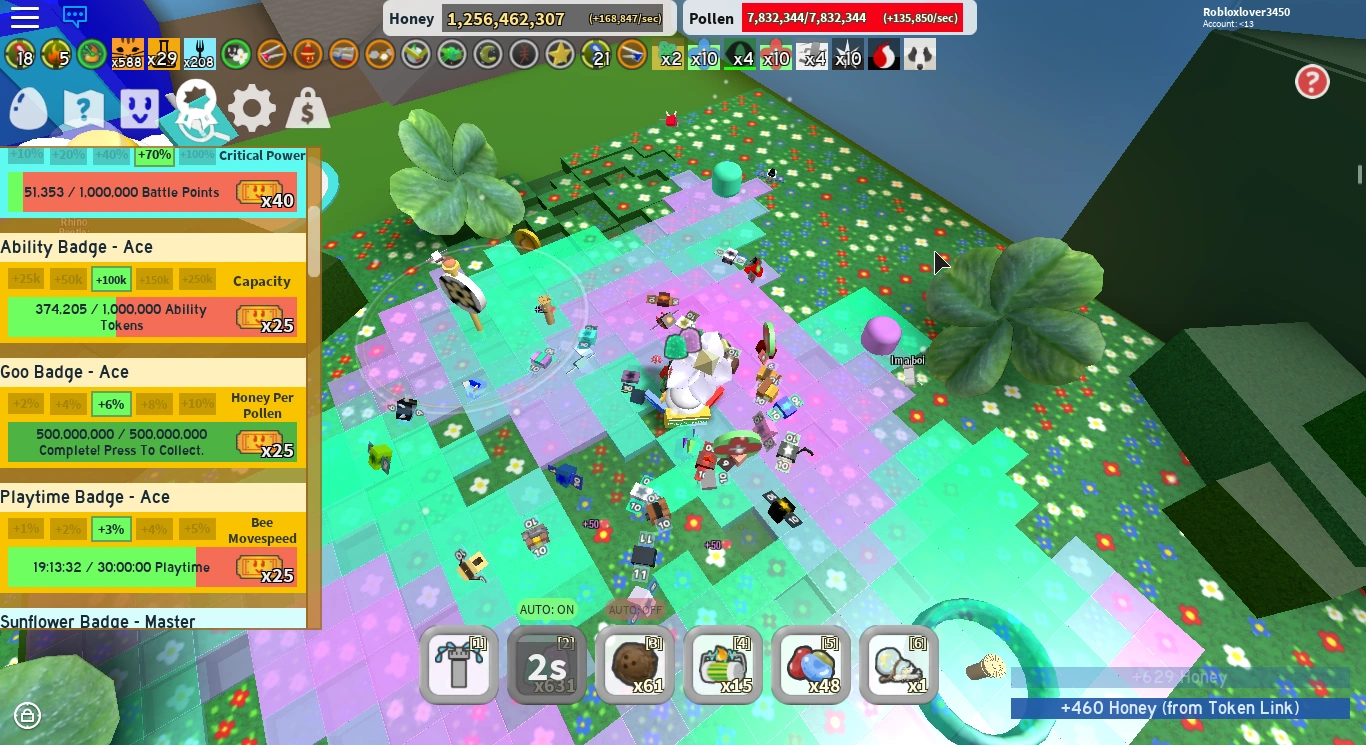1366x745 pixels.
Task: Open the quest log question mark icon
Action: point(83,106)
